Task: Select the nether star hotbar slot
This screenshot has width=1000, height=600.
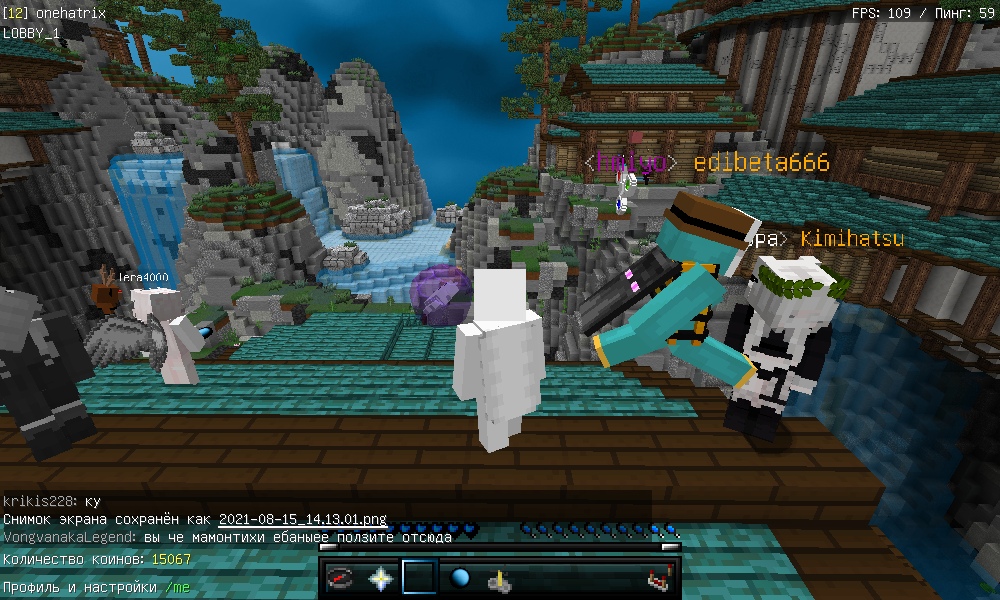Action: pos(381,578)
